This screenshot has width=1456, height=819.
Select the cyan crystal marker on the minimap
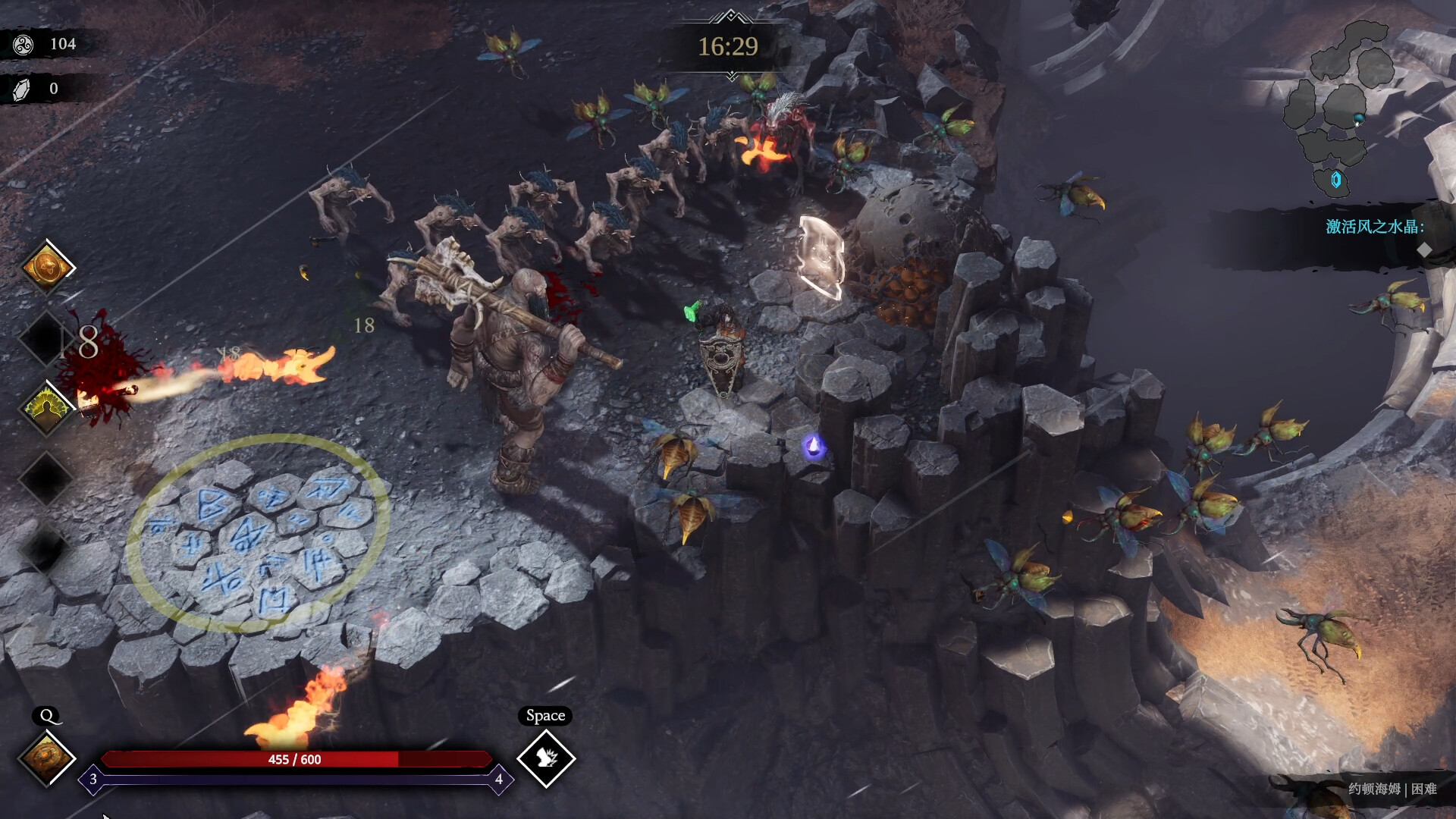1338,180
